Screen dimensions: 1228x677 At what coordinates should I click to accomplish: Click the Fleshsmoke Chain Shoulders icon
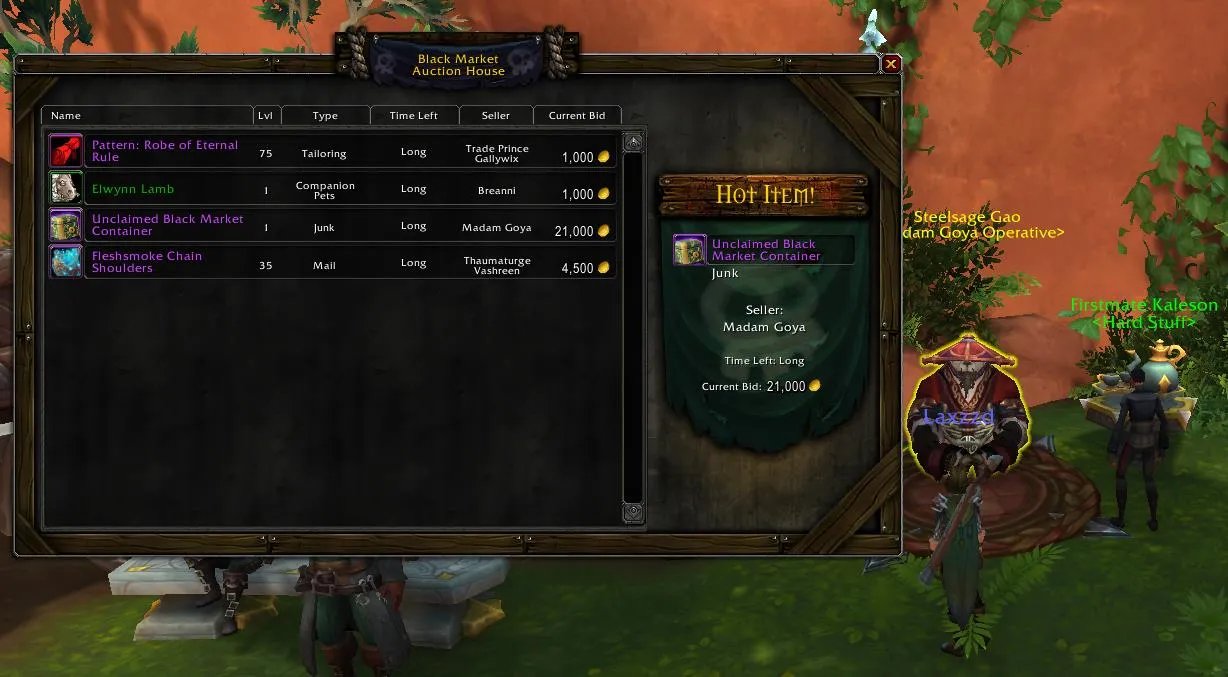[66, 262]
